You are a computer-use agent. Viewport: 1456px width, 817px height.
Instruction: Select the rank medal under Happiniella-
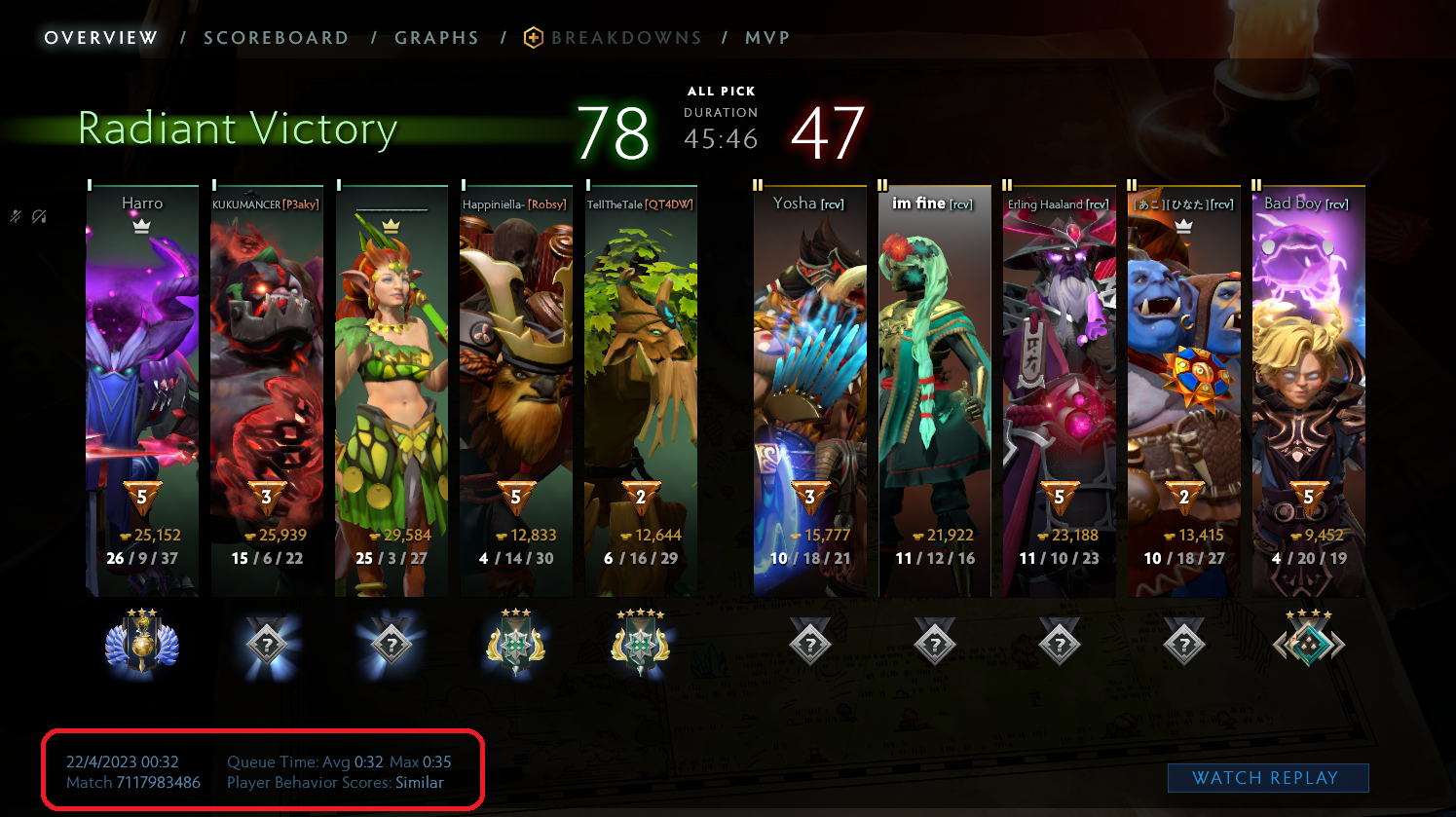(516, 642)
